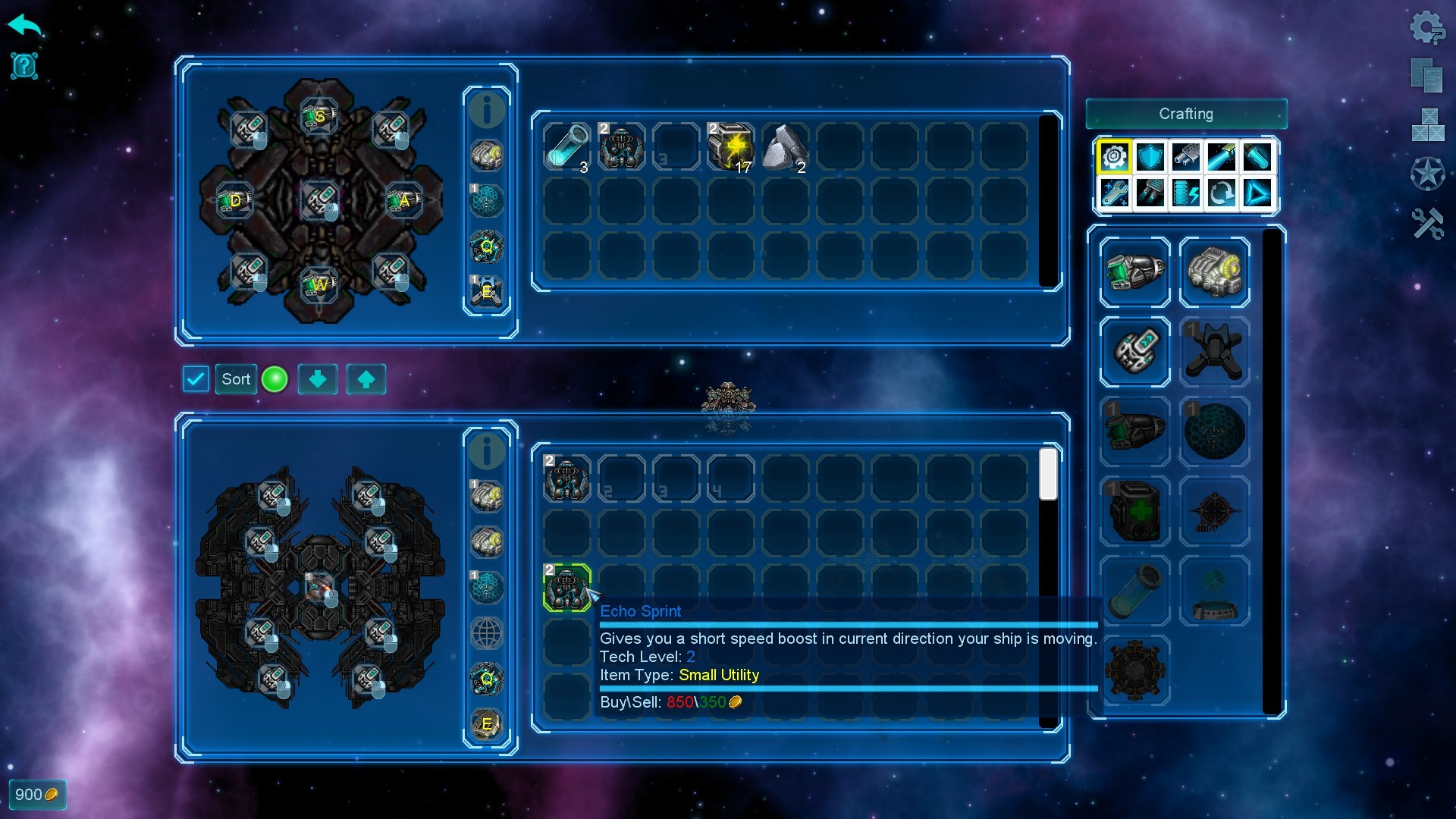Select the Echo Sprint item in the inventory
Image resolution: width=1456 pixels, height=819 pixels.
click(567, 588)
